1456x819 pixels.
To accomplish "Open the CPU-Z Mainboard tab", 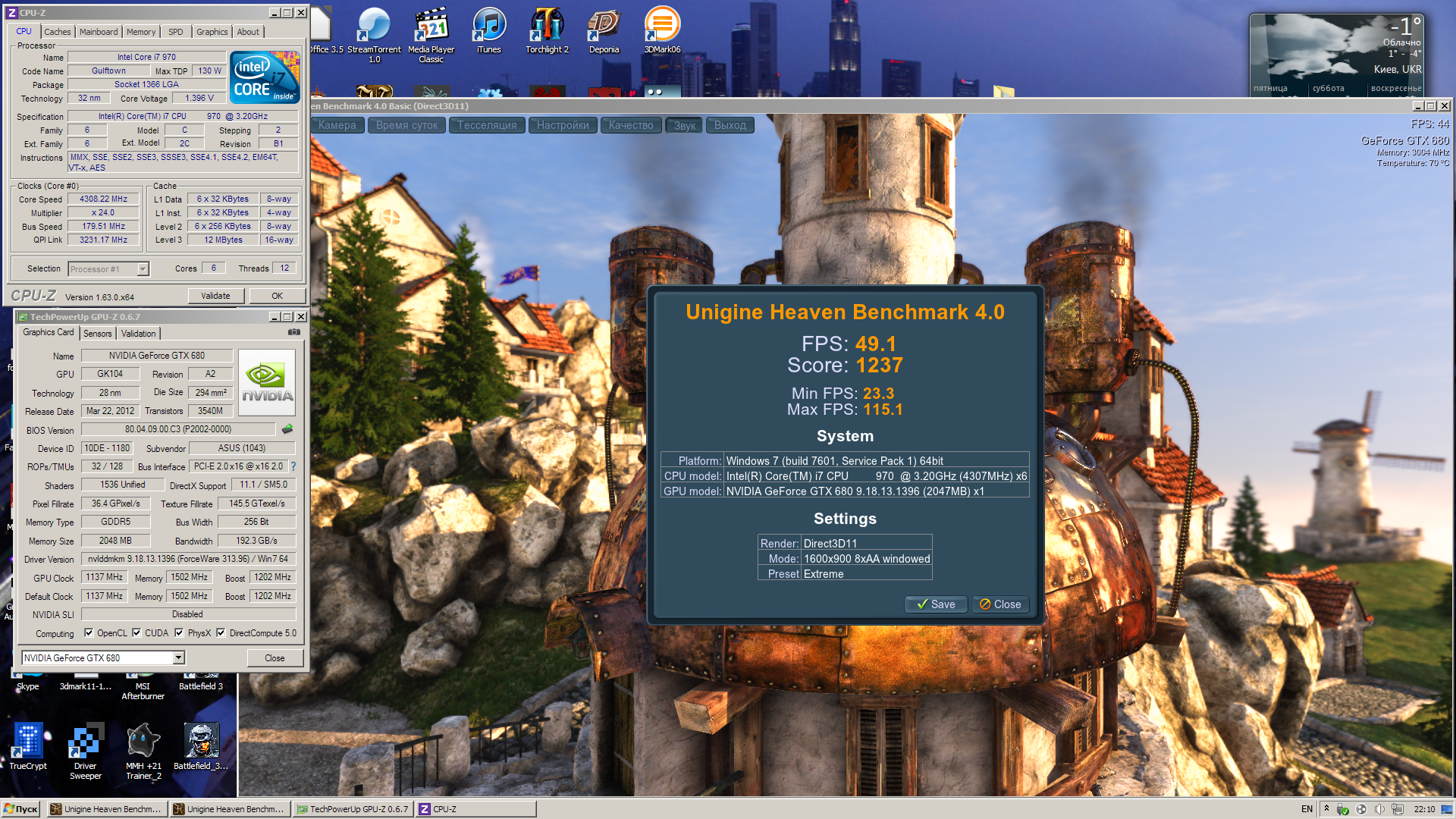I will tap(99, 32).
